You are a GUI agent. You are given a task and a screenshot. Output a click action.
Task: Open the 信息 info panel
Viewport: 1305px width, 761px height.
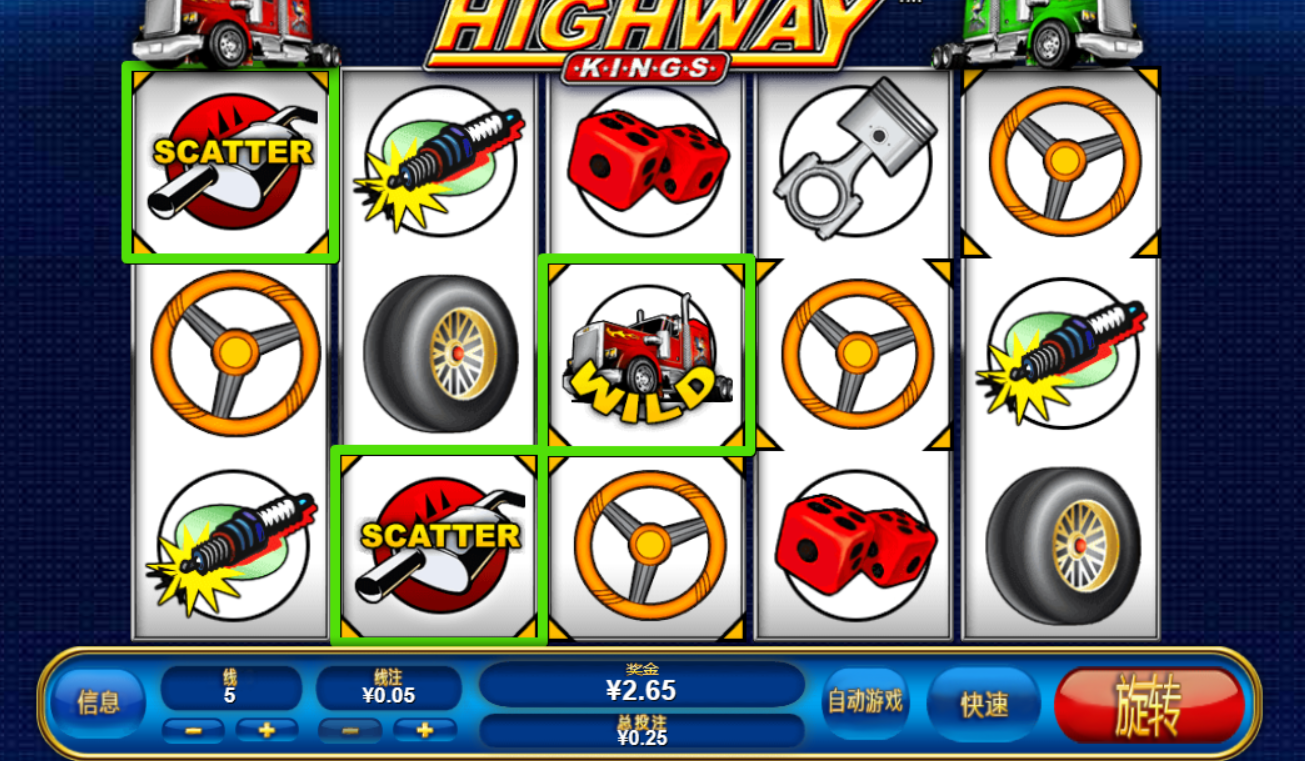(99, 703)
